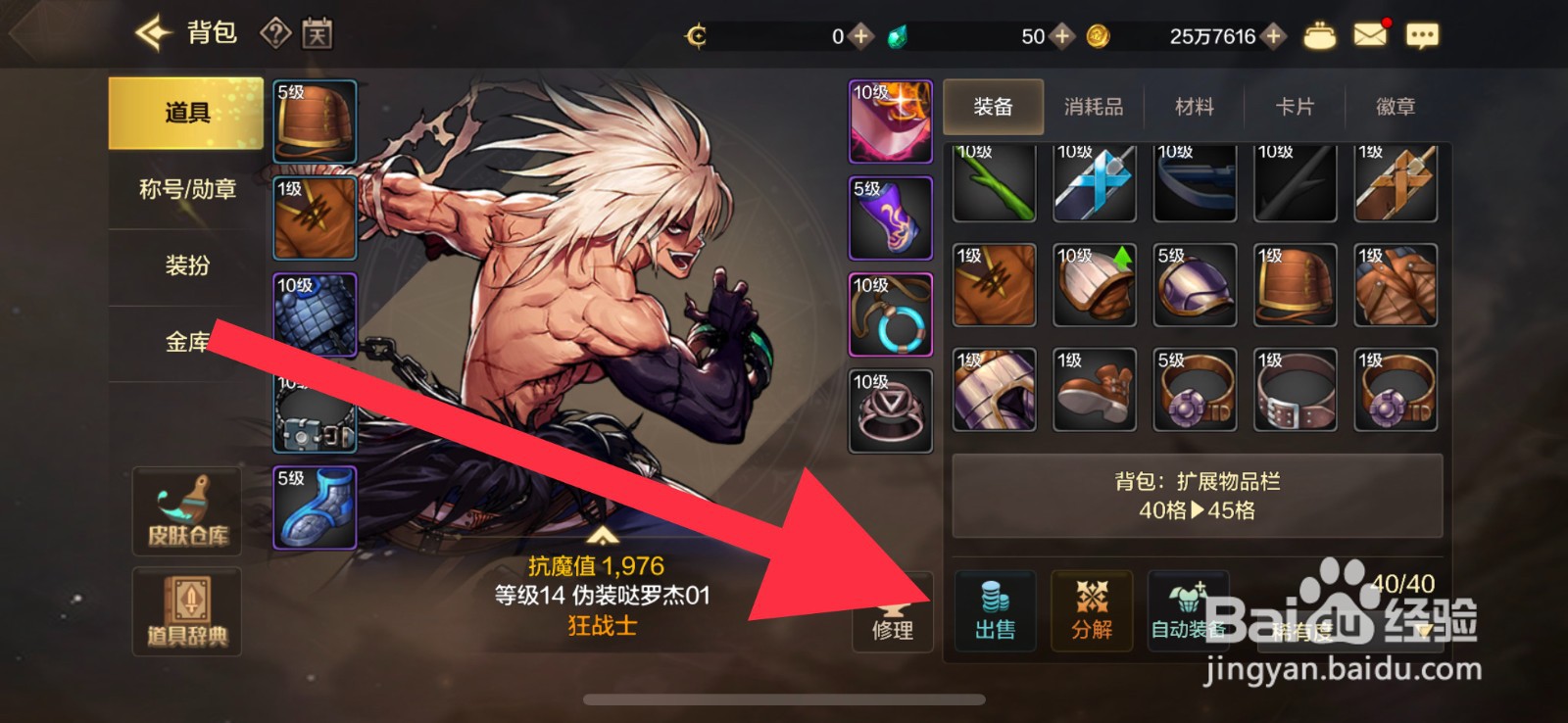Tap the question mark help icon
The image size is (1568, 723).
(277, 33)
